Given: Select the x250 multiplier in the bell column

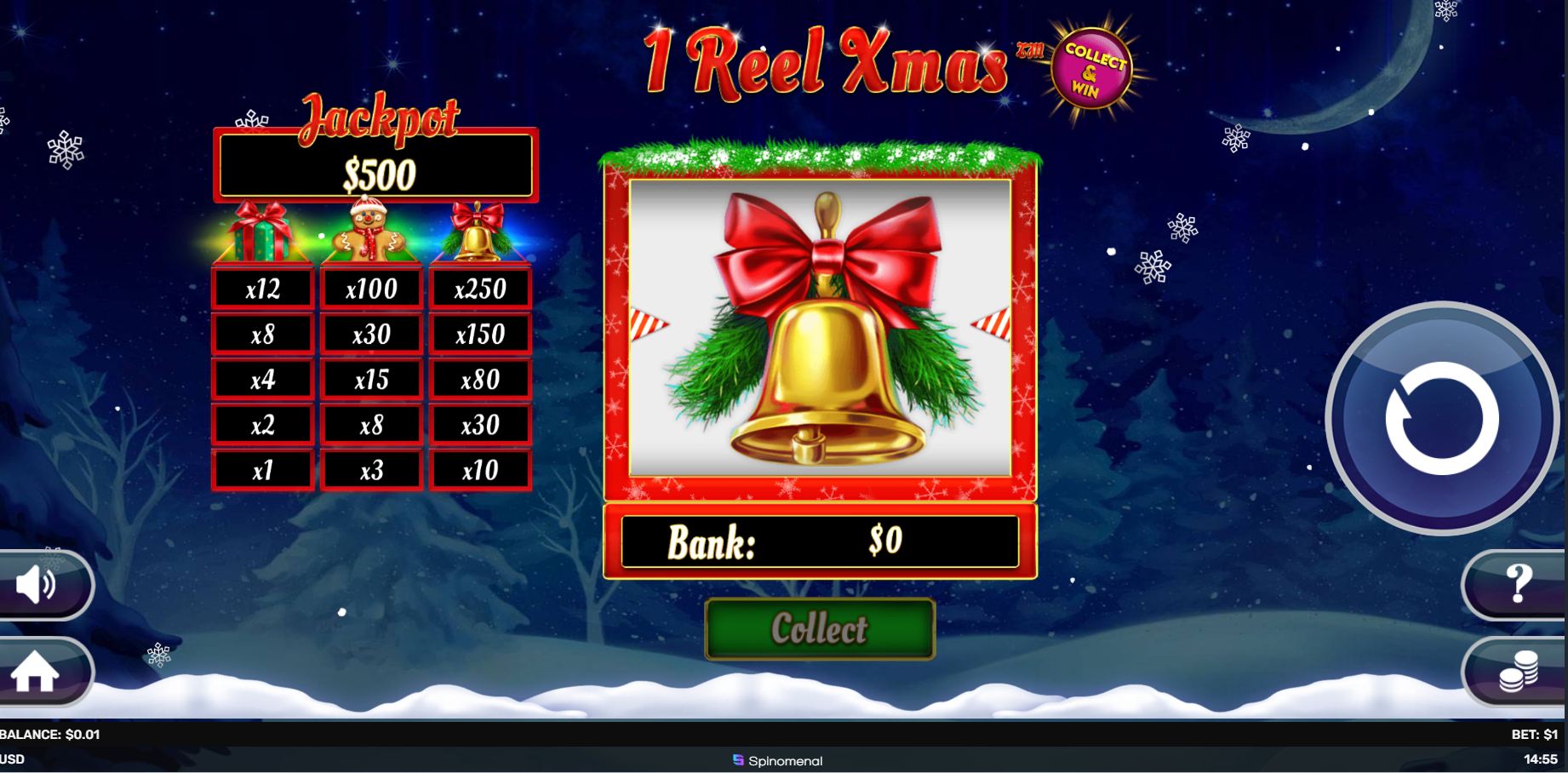Looking at the screenshot, I should click(479, 288).
